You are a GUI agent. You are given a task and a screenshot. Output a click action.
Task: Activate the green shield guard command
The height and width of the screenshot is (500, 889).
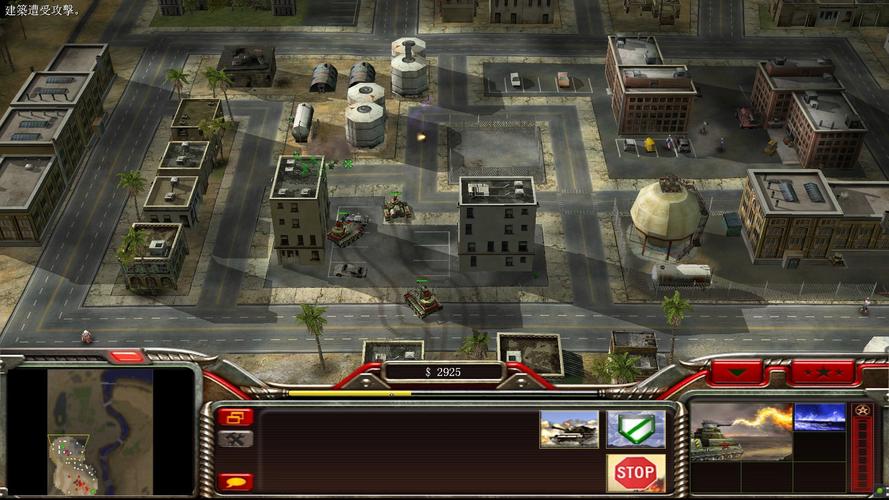click(635, 429)
